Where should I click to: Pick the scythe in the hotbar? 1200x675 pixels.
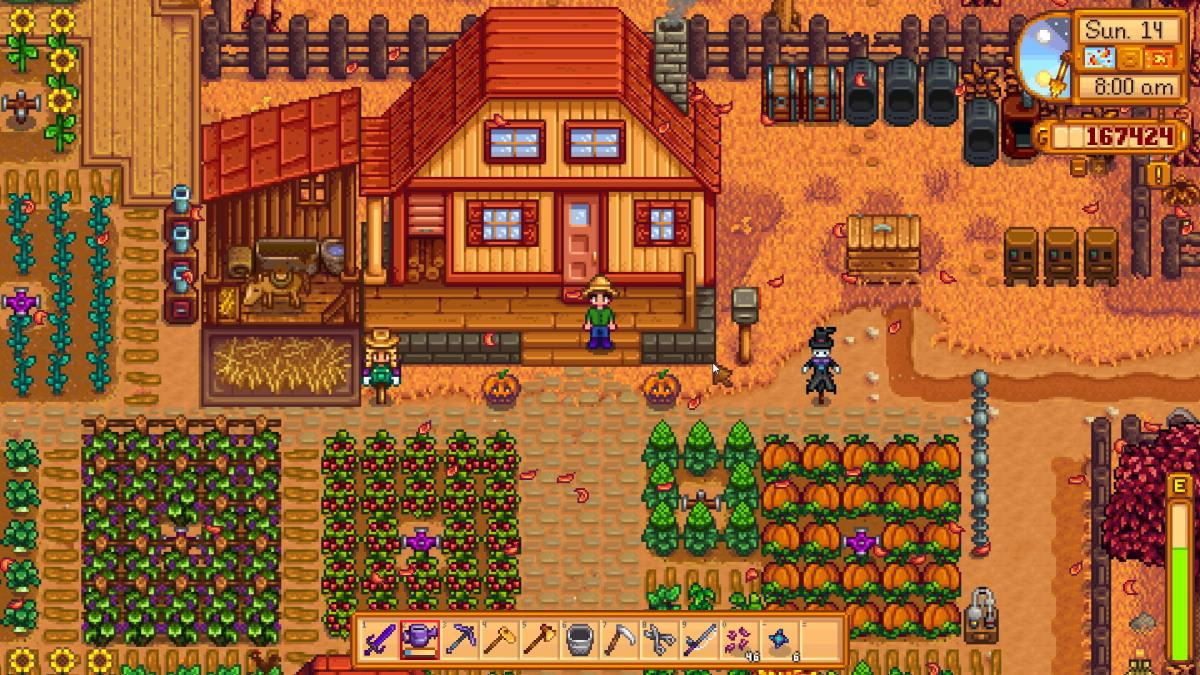tap(620, 639)
